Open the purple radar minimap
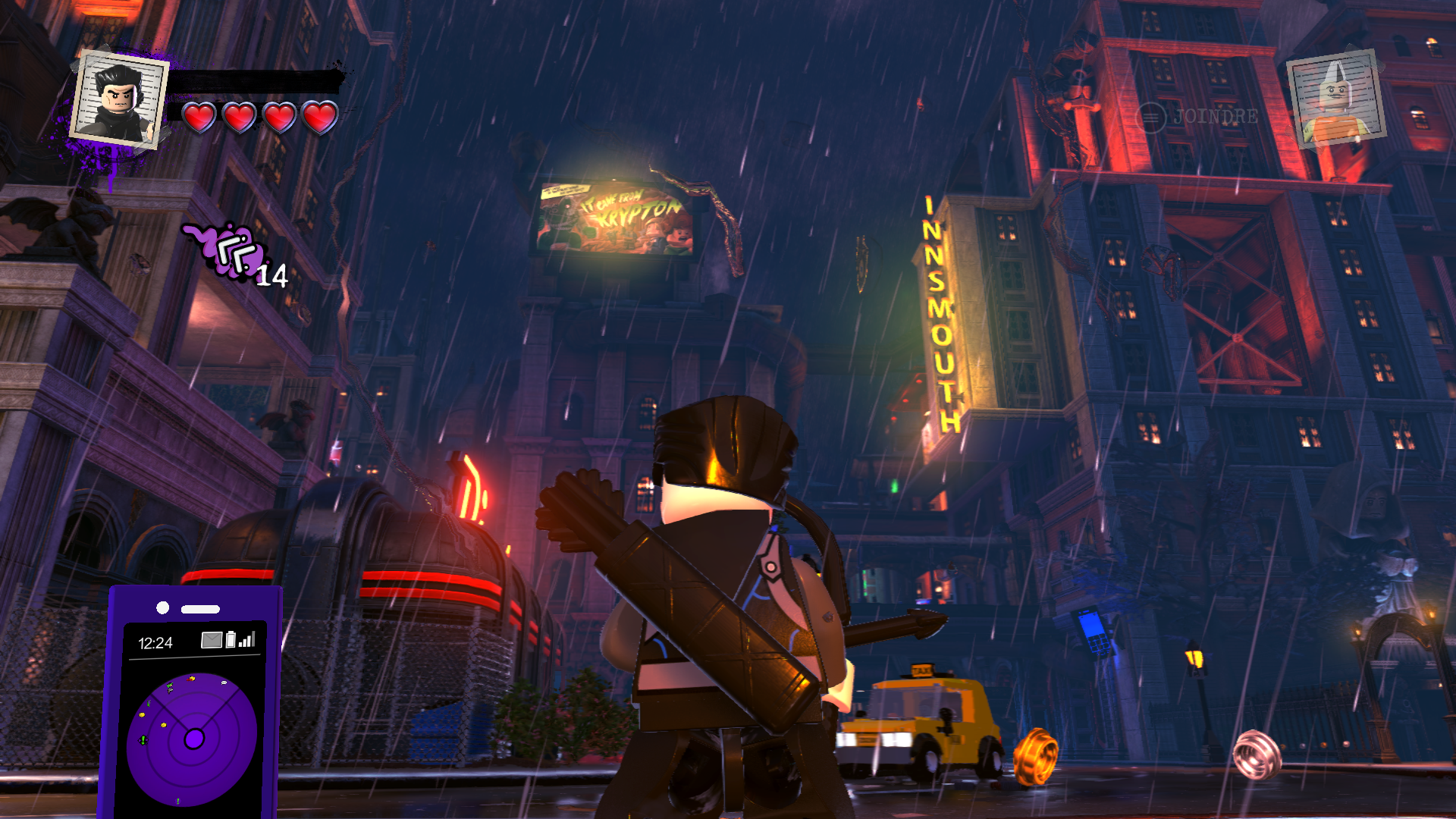The width and height of the screenshot is (1456, 819). click(192, 739)
